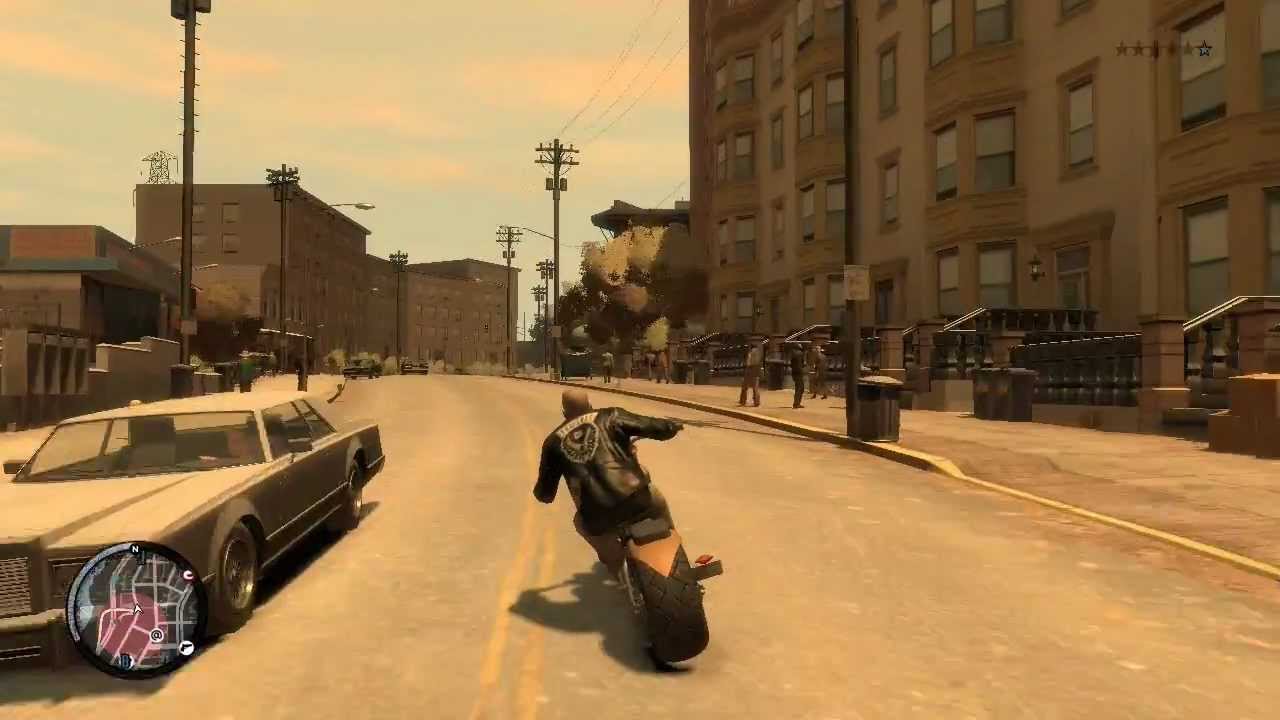Click the "@" internet café blip on minimap
This screenshot has height=720, width=1280.
tap(156, 634)
